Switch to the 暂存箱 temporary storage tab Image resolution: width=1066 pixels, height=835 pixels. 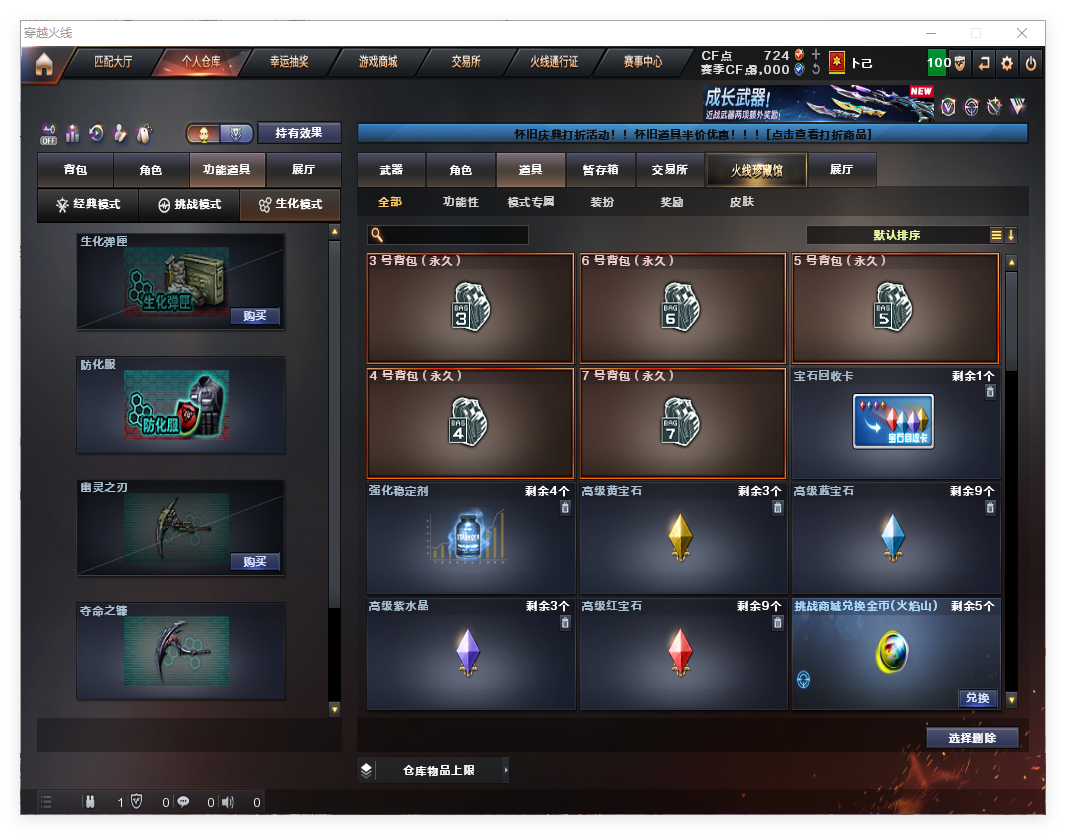(x=600, y=170)
